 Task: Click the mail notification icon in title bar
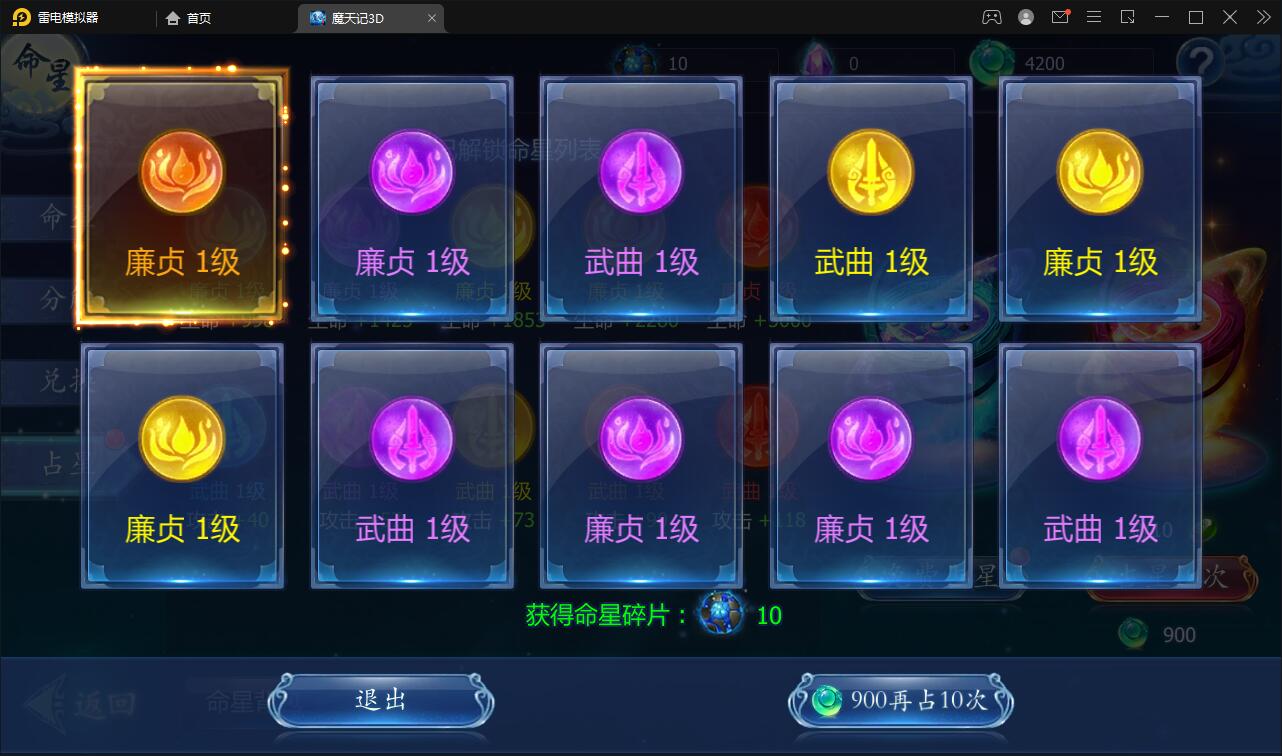click(x=1060, y=17)
